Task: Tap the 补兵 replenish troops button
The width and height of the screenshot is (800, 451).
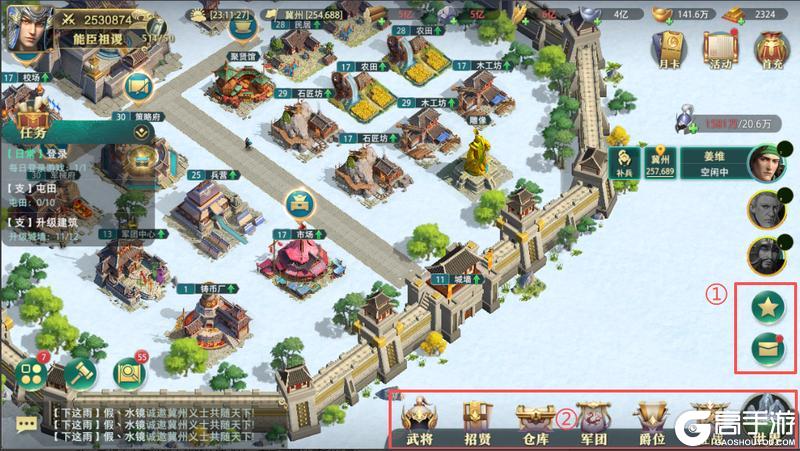Action: pos(625,164)
